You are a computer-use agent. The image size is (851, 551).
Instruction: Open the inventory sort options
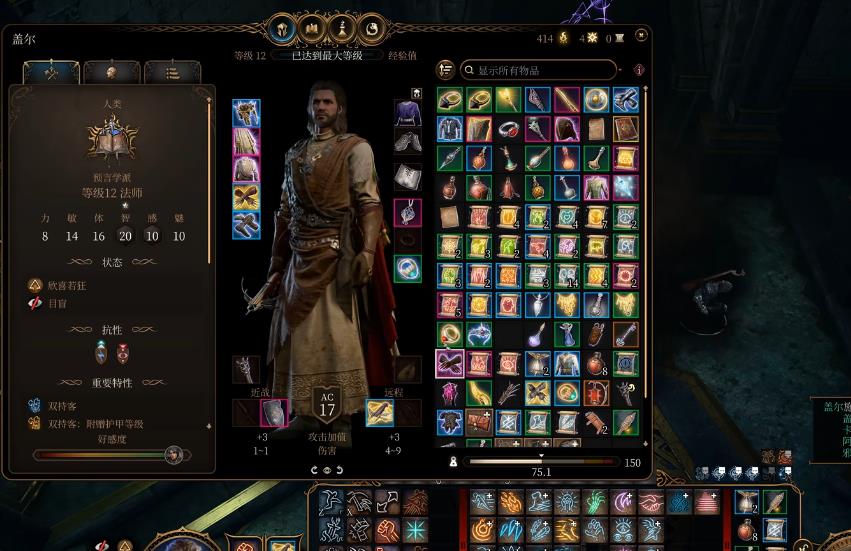pos(446,70)
